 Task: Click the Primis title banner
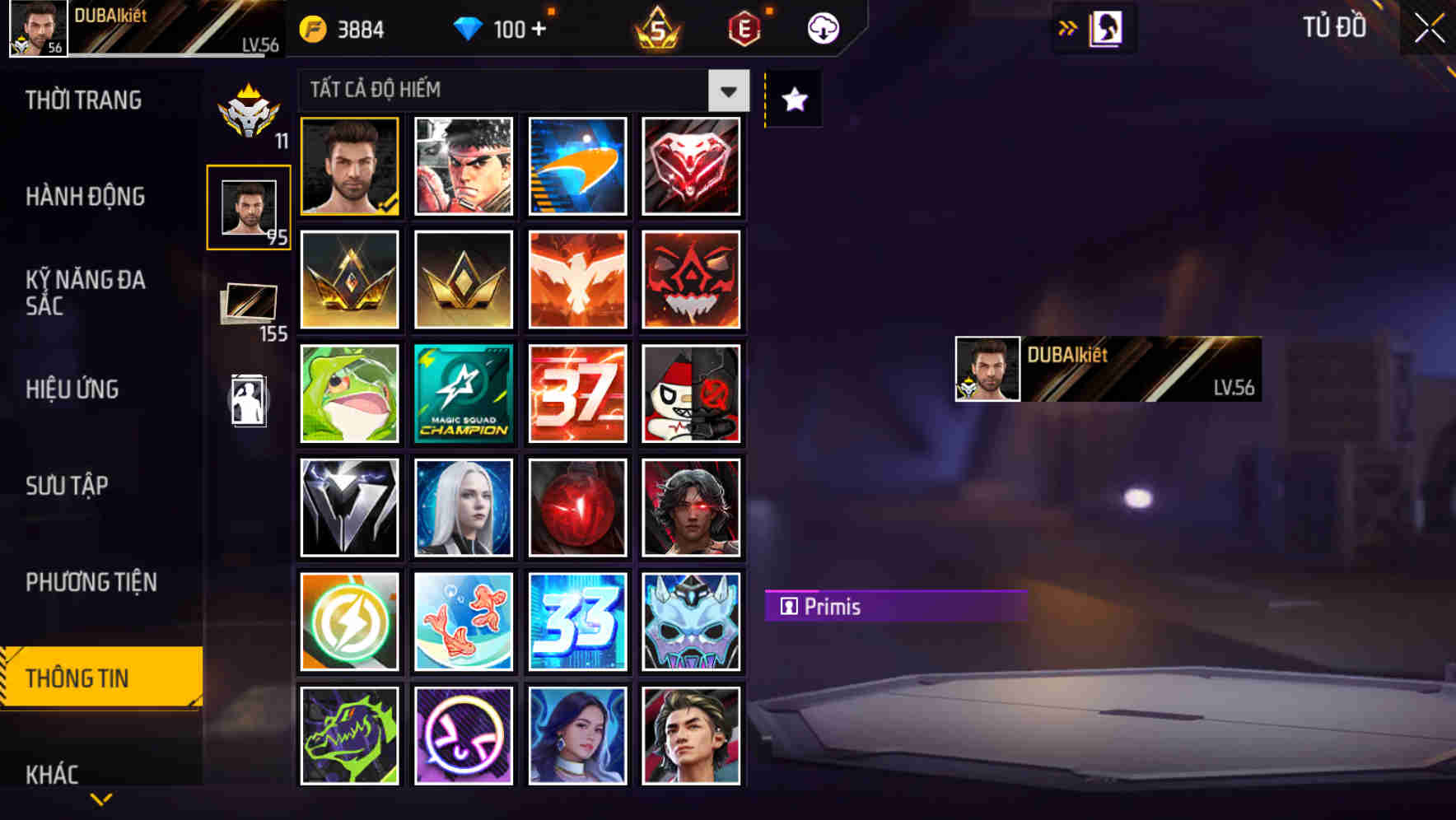point(895,607)
